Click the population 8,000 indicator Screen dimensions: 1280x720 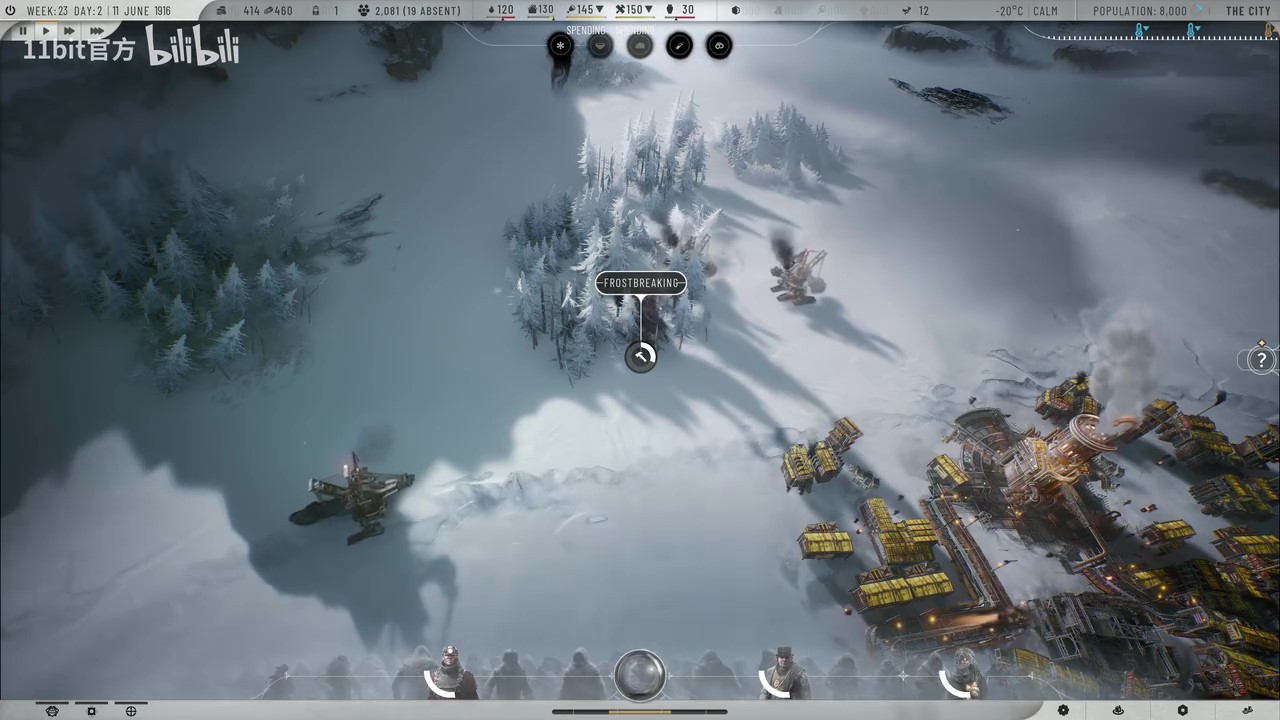coord(1140,11)
